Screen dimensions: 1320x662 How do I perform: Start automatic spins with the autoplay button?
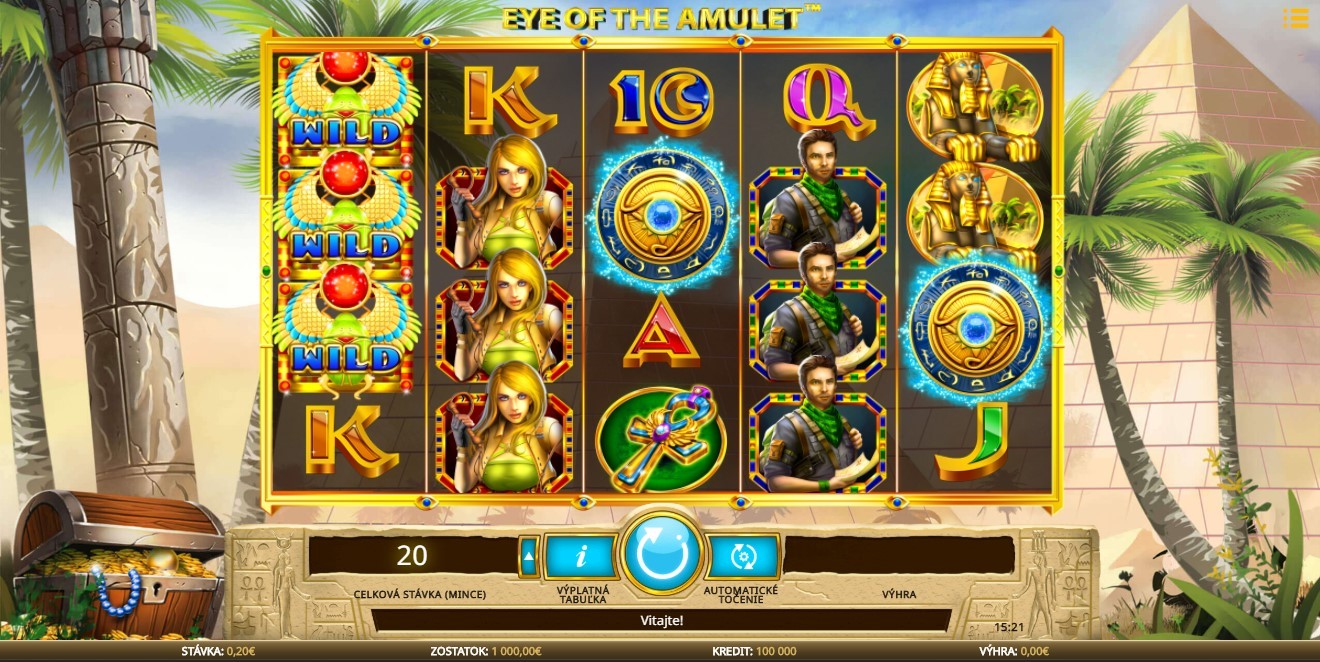tap(741, 556)
